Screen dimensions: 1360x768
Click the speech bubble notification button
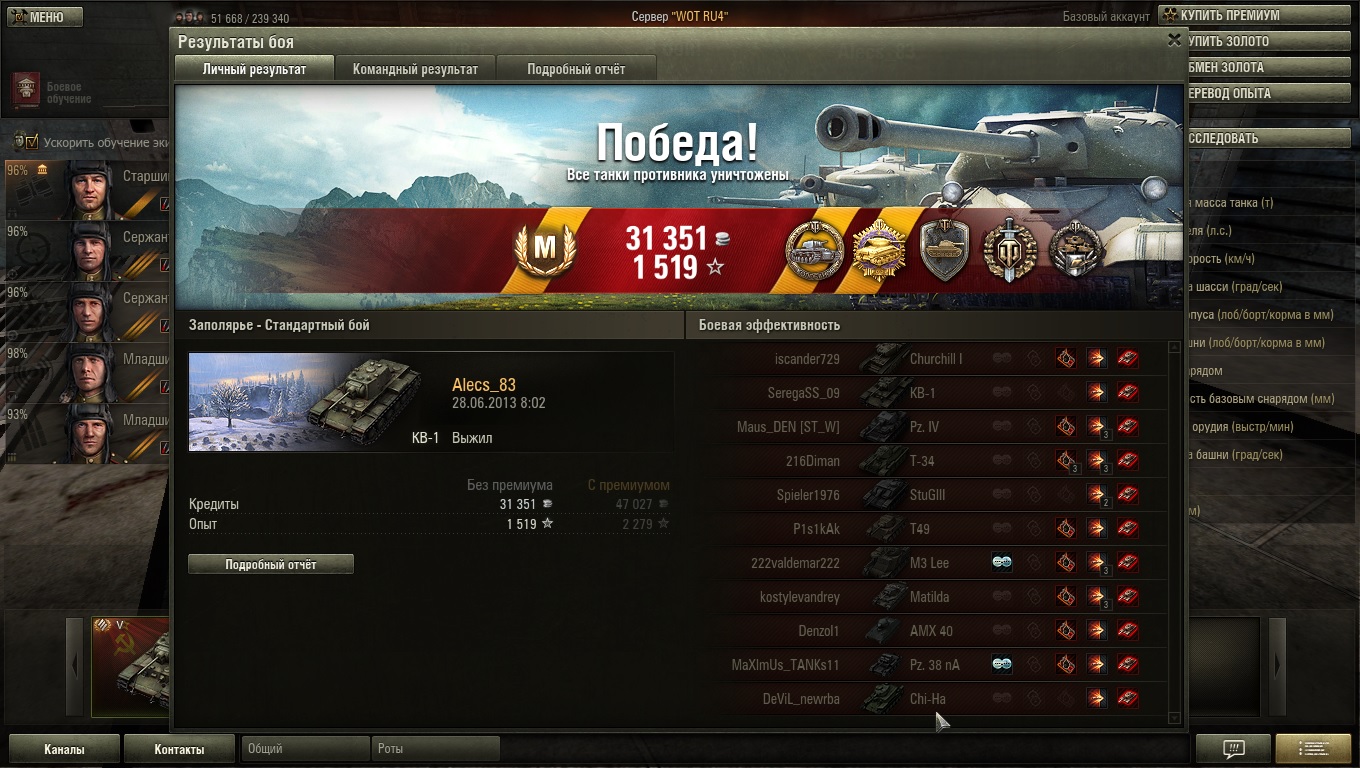pos(1234,749)
